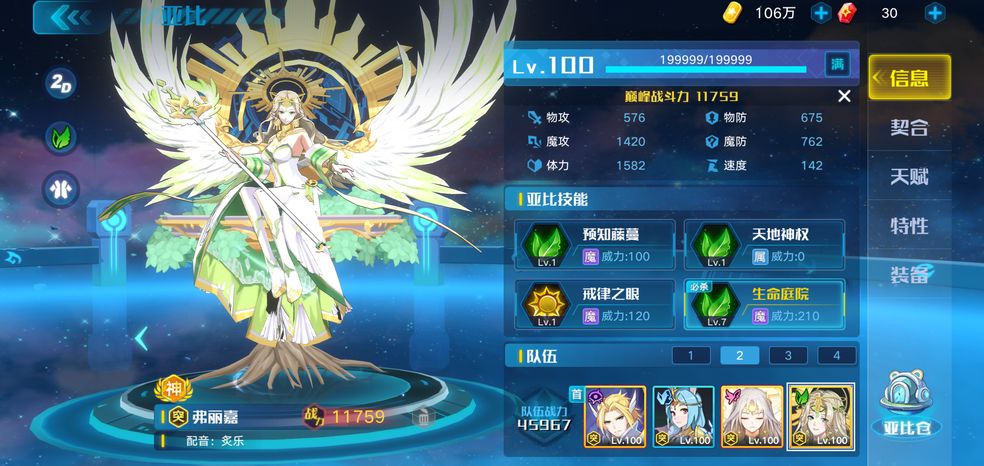Screen dimensions: 984x466
Task: Switch to team 4
Action: (x=836, y=355)
